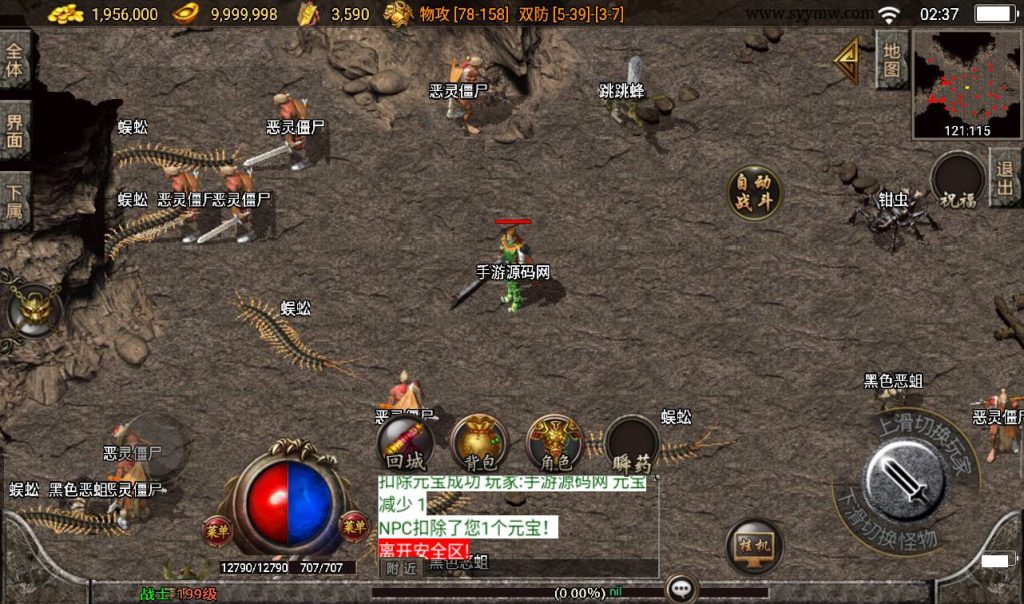1024x604 pixels.
Task: Open the 地图 map button
Action: tap(892, 59)
